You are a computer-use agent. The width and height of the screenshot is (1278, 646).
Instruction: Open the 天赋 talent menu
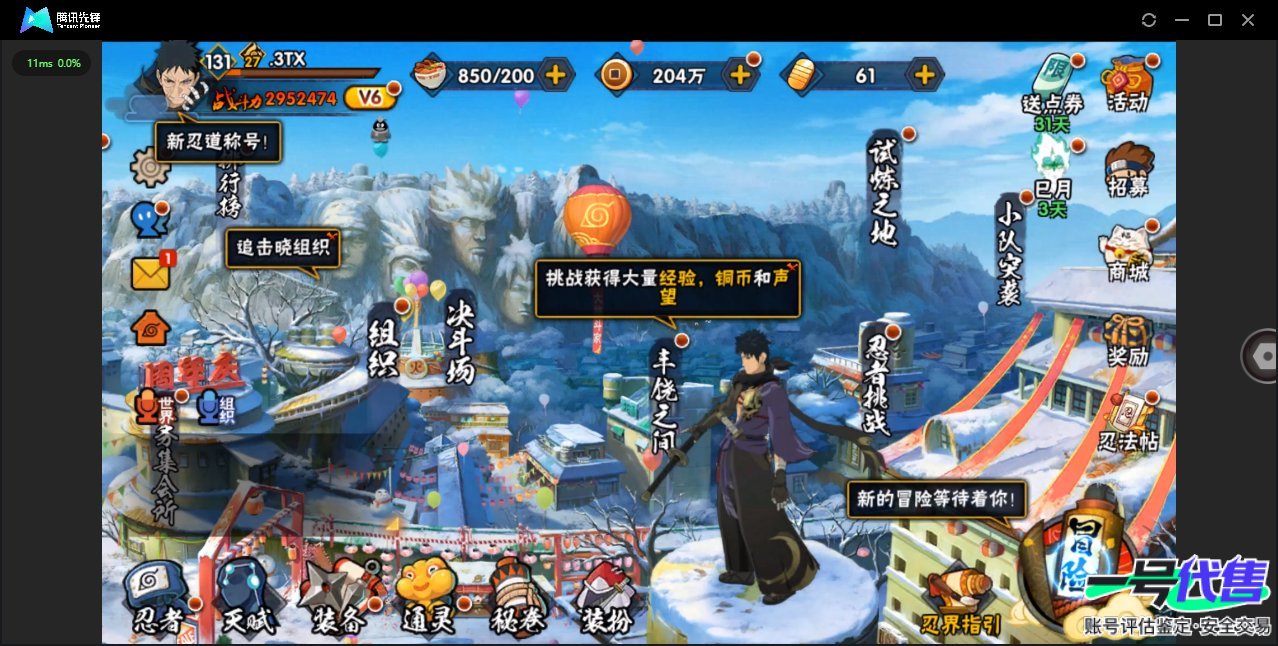(x=245, y=598)
